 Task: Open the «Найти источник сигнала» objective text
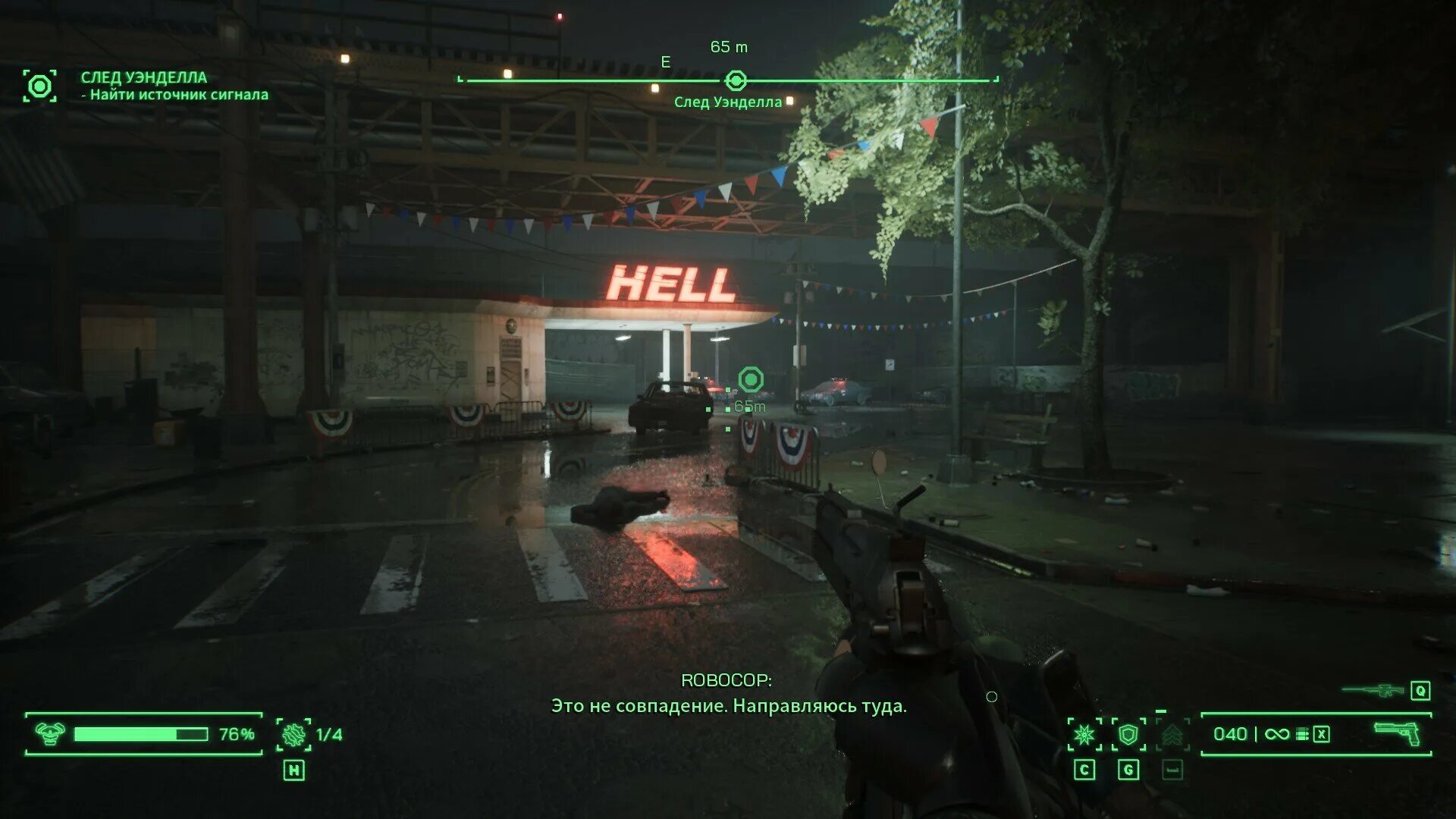[x=179, y=95]
